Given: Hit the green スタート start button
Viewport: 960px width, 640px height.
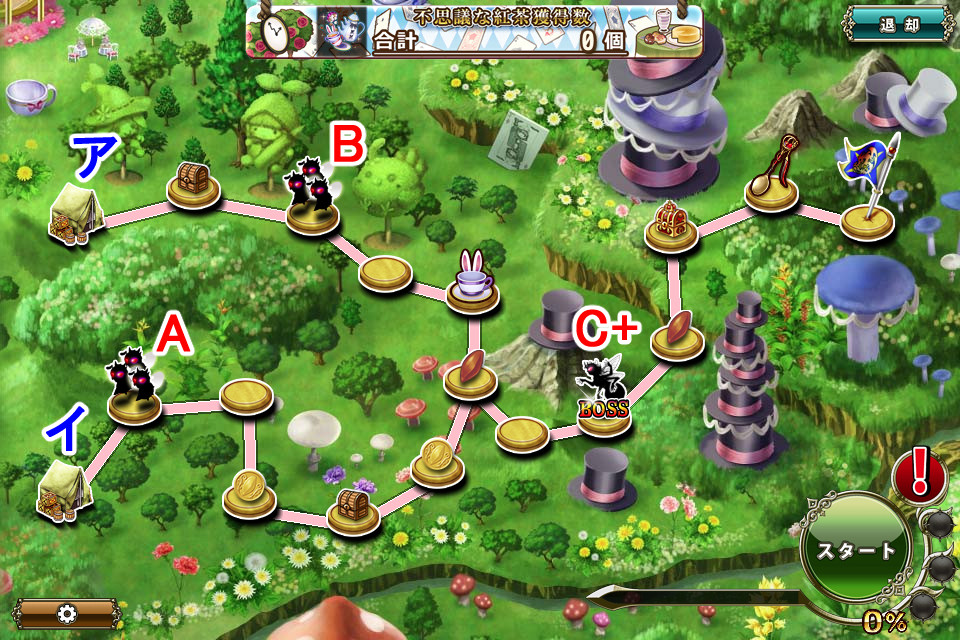Looking at the screenshot, I should pyautogui.click(x=855, y=550).
